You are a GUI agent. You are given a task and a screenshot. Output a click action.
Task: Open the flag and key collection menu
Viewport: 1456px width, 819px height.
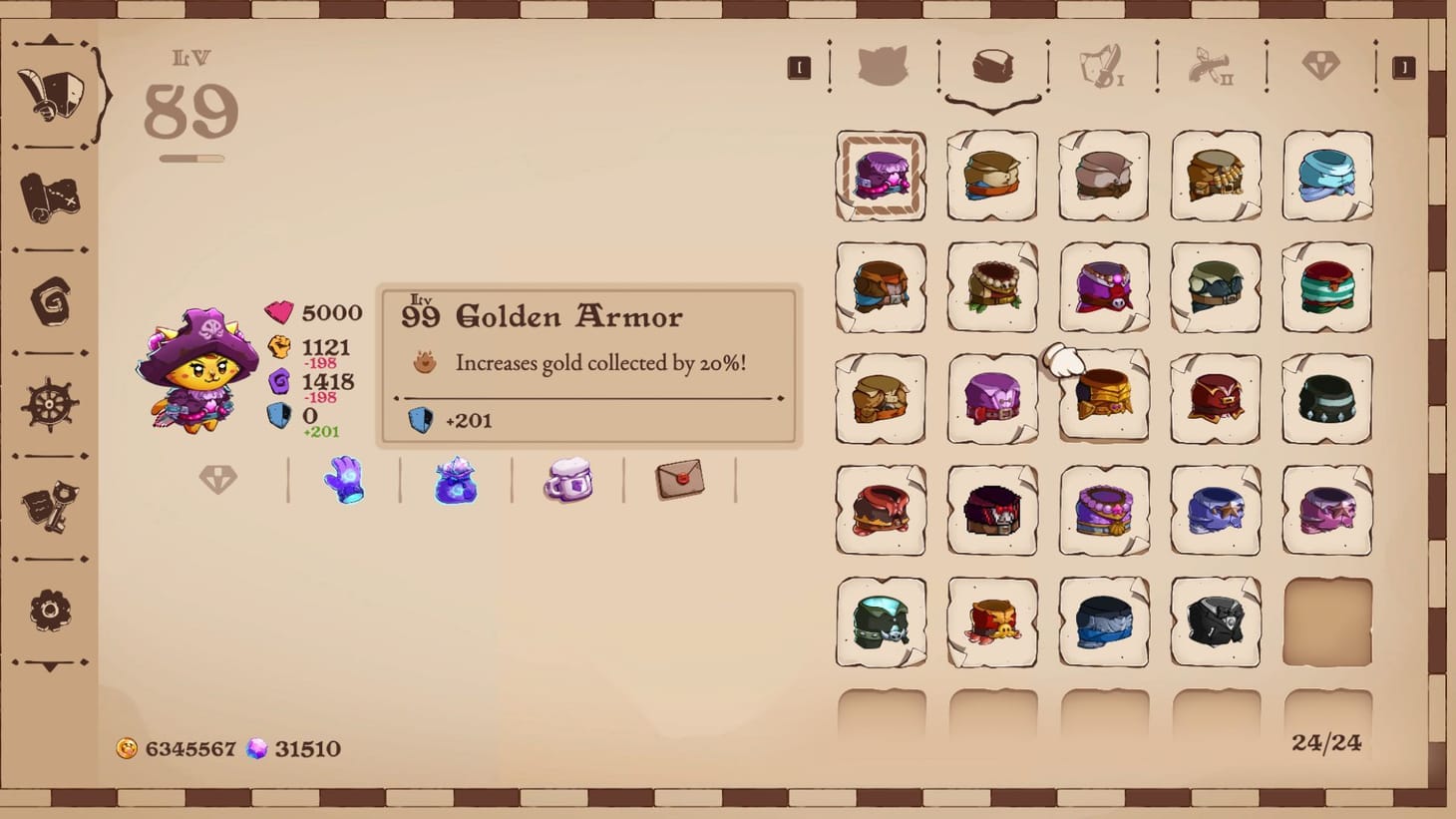49,505
